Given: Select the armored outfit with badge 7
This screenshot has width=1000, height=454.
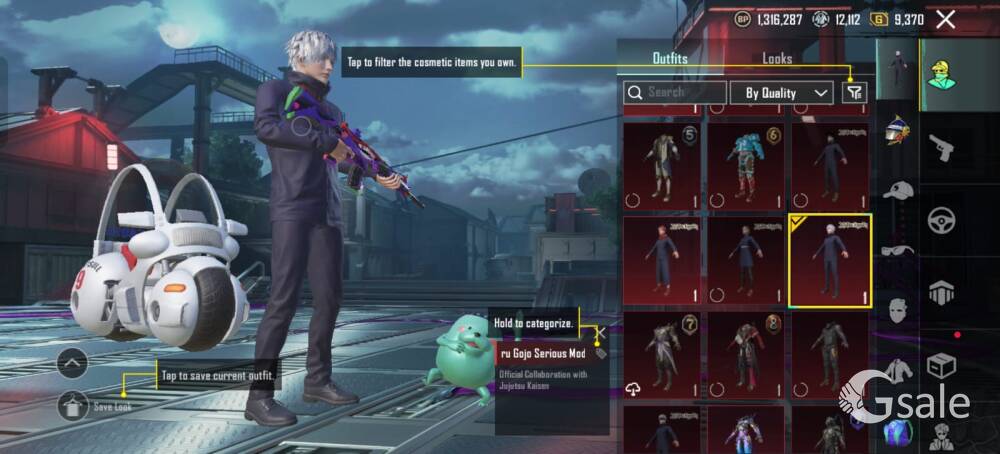Looking at the screenshot, I should click(x=661, y=356).
